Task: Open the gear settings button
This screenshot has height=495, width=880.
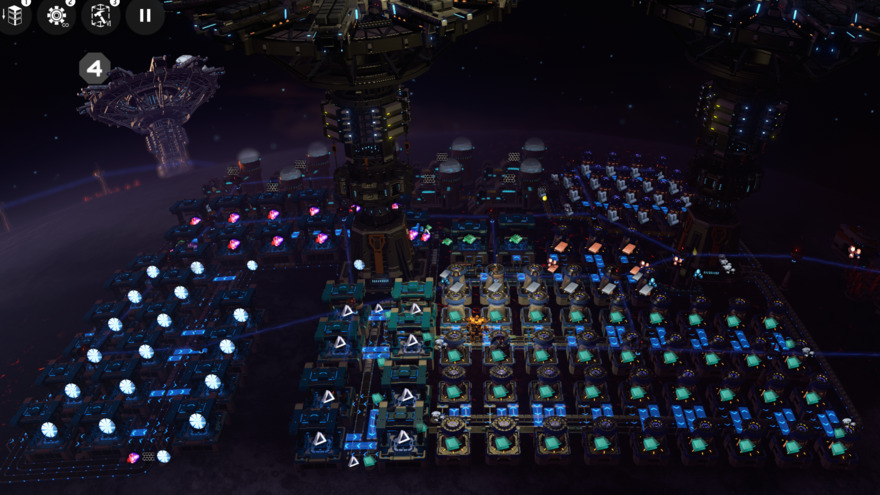Action: 57,16
